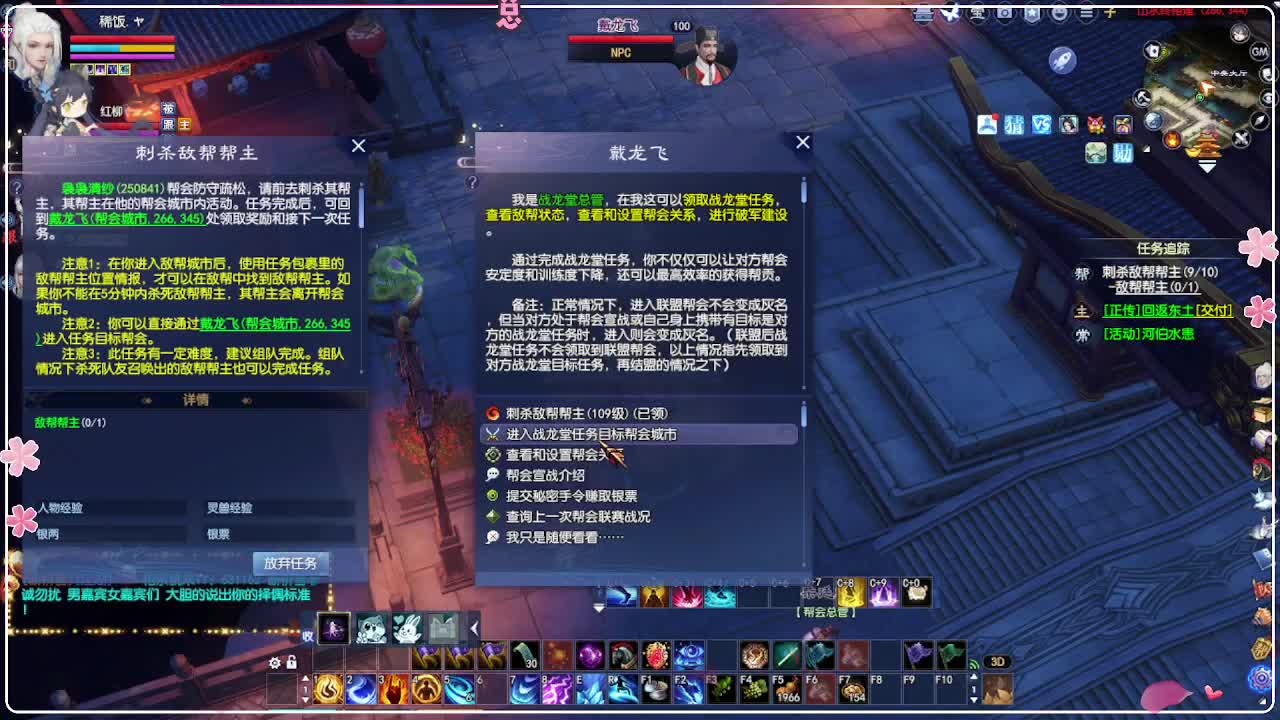Open the VS event icon above the minimap
The width and height of the screenshot is (1280, 720).
click(x=1042, y=125)
